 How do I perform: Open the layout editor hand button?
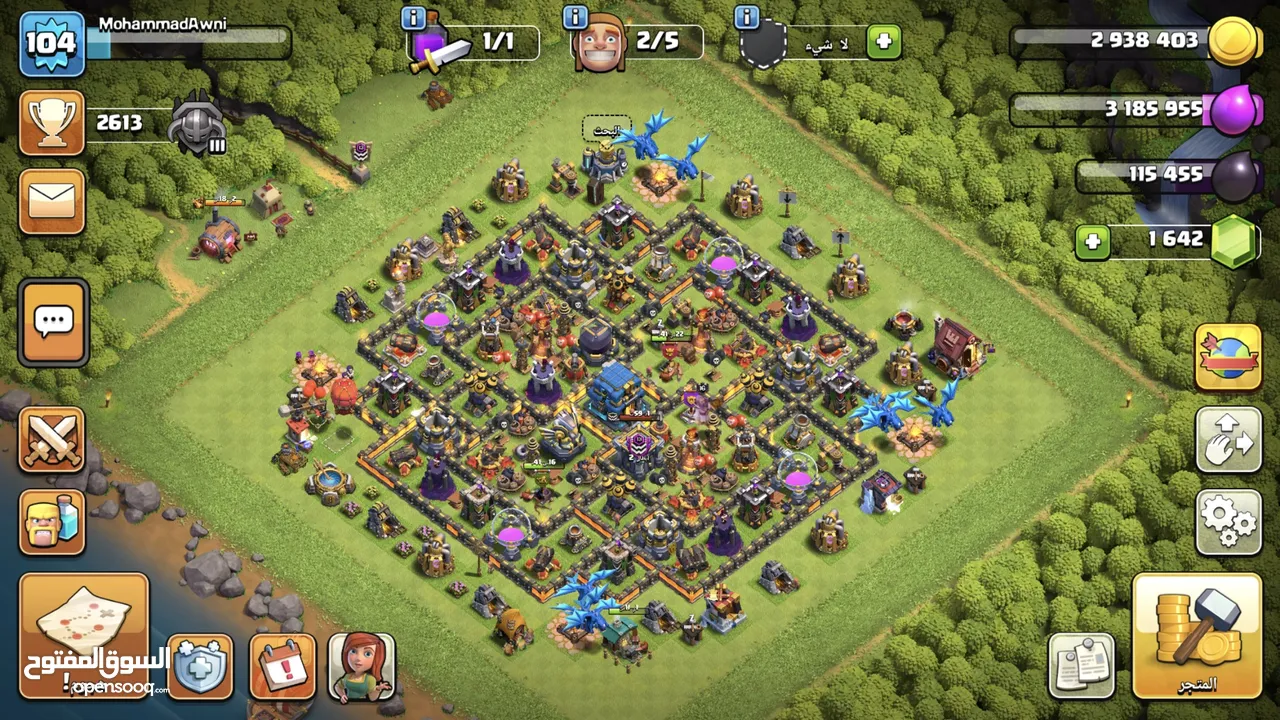click(x=1228, y=440)
